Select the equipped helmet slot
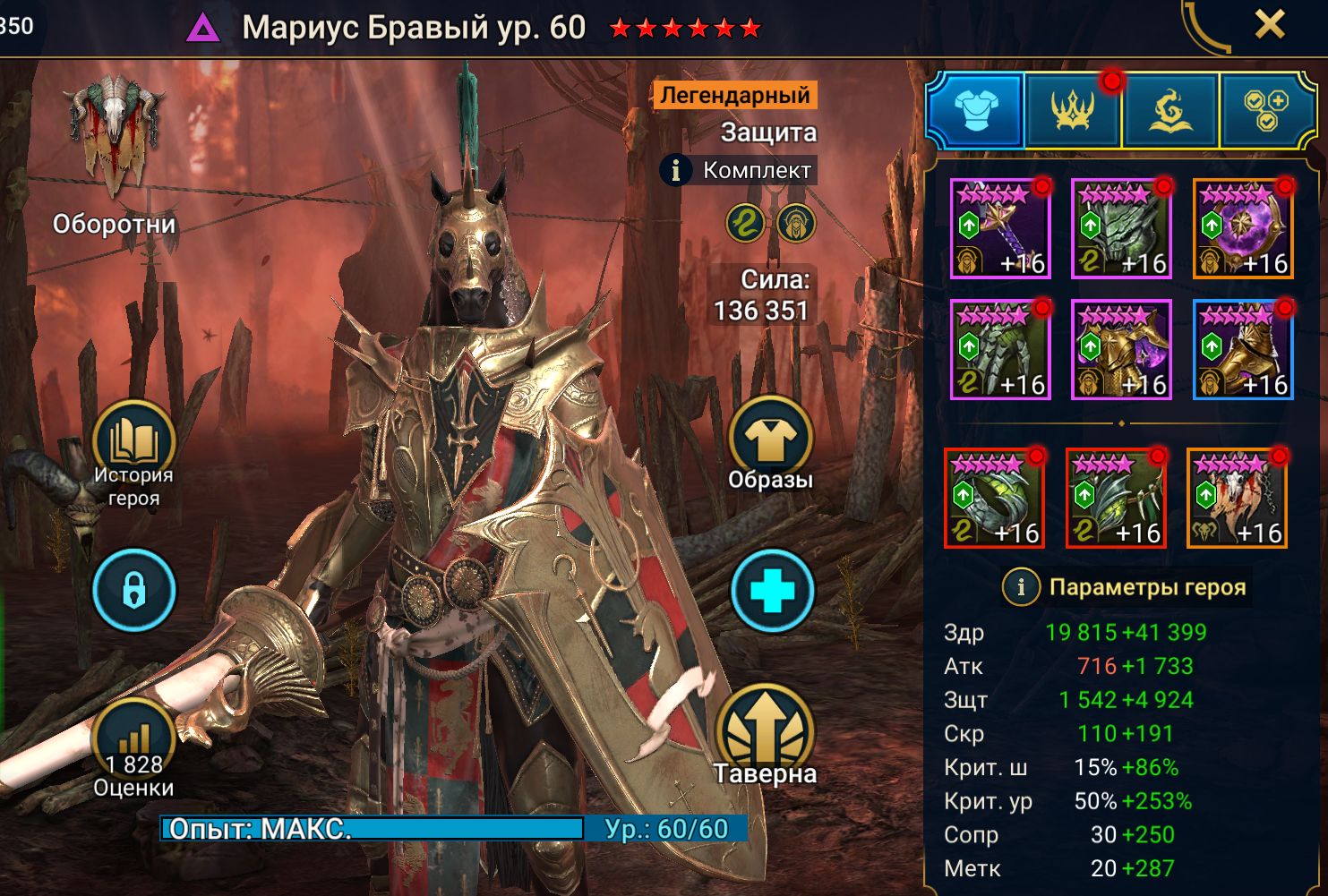 (1121, 228)
